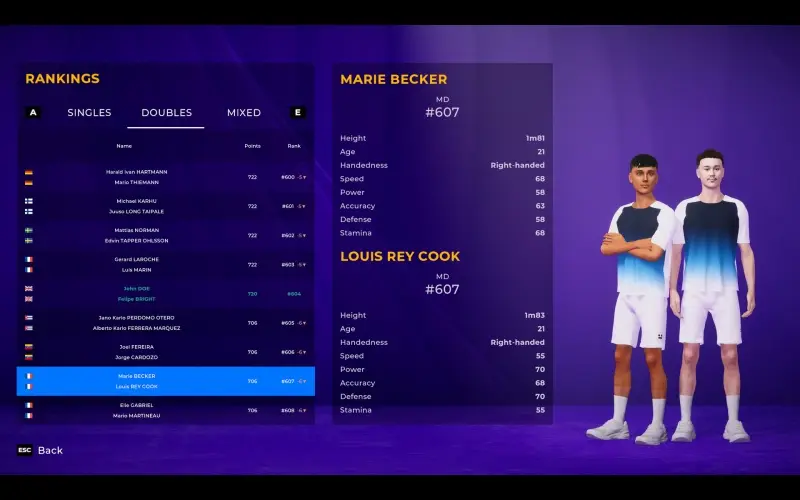Choose the Karhu and Long Taipale pair
Screen dimensions: 800x500
[x=165, y=206]
